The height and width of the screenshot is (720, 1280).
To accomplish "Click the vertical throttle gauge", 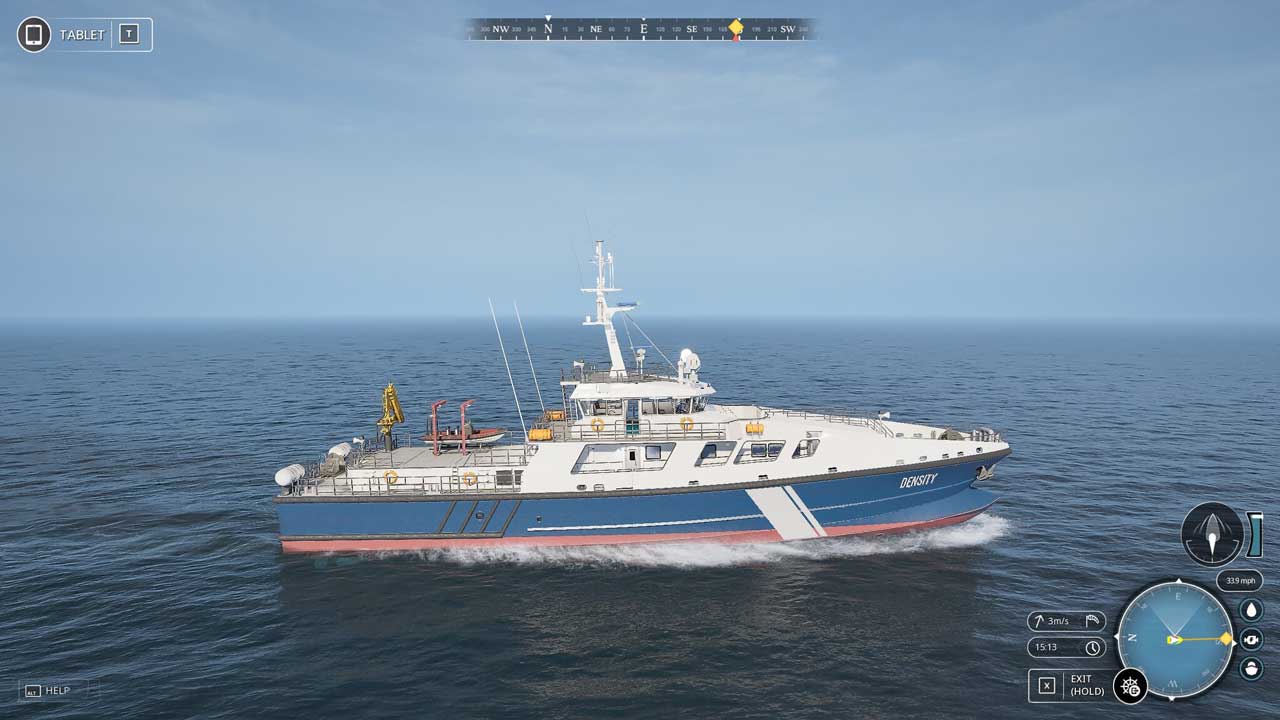I will (1255, 534).
